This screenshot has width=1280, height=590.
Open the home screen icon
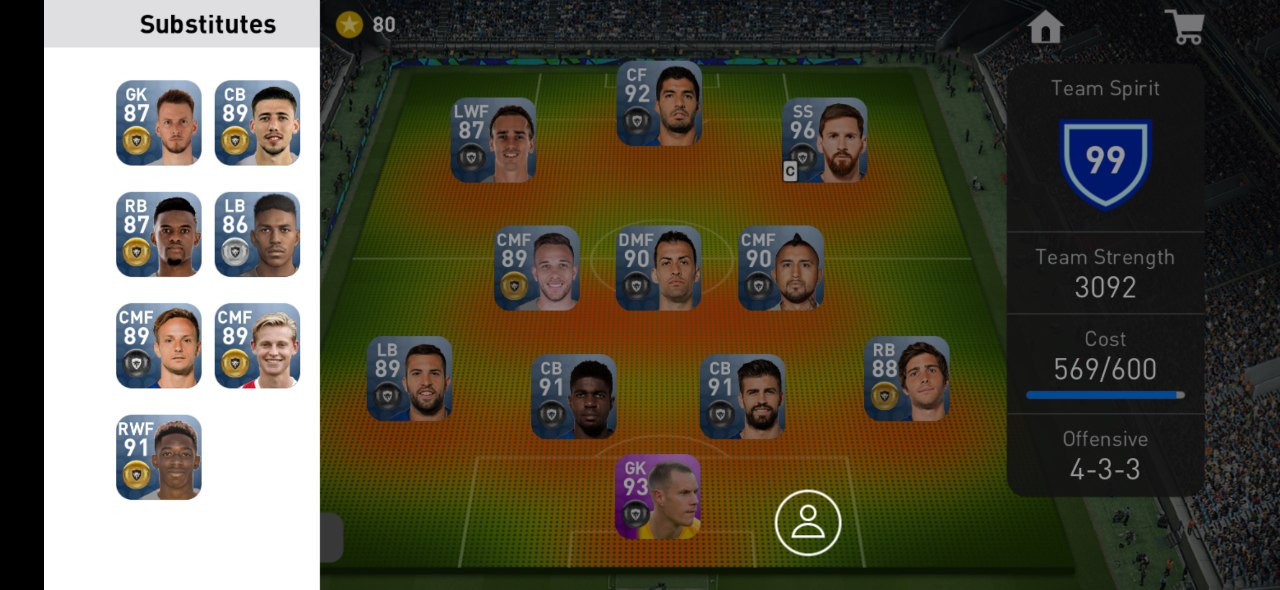click(1045, 27)
